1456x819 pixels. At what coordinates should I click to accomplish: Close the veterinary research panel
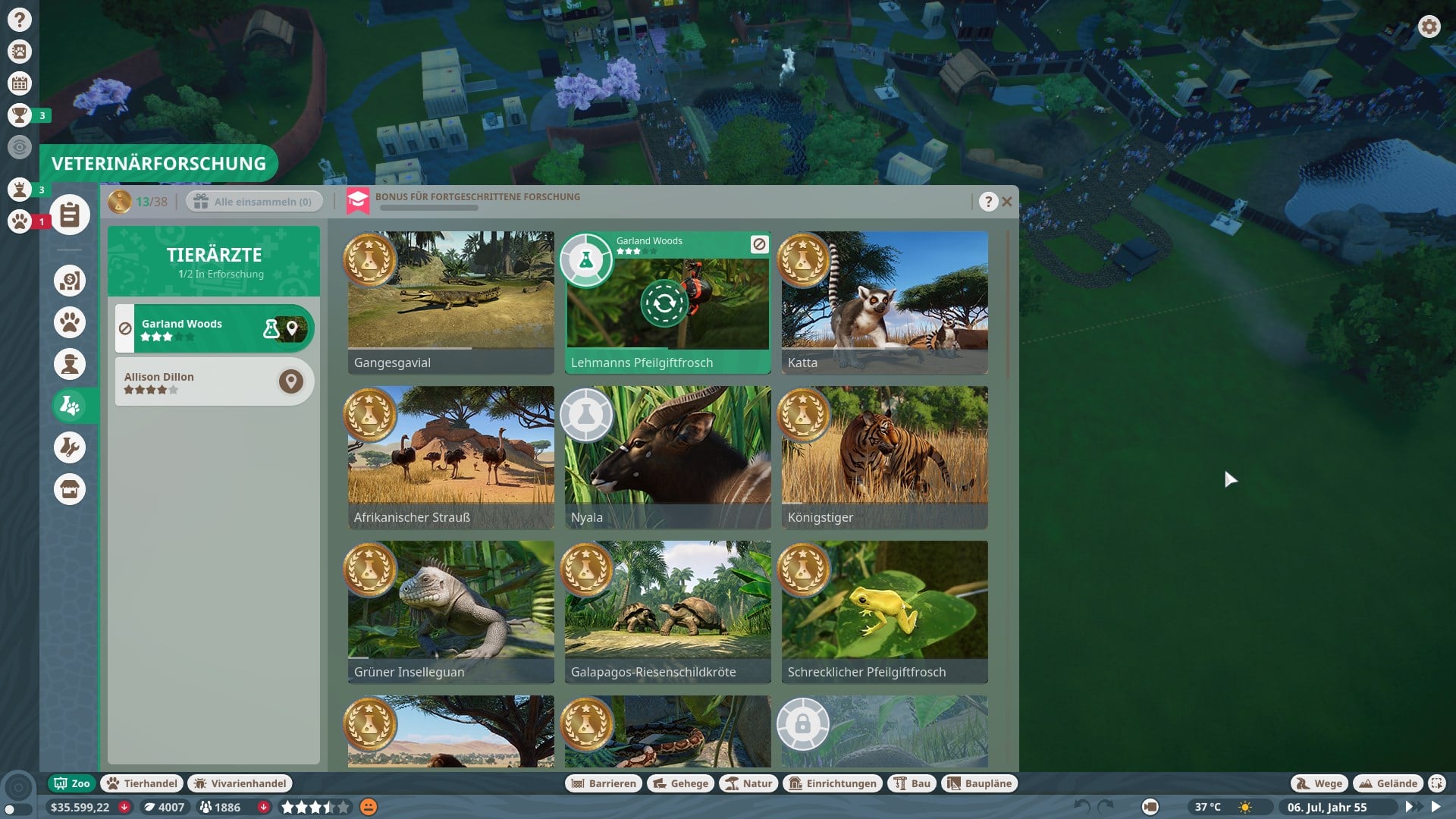pyautogui.click(x=1007, y=202)
